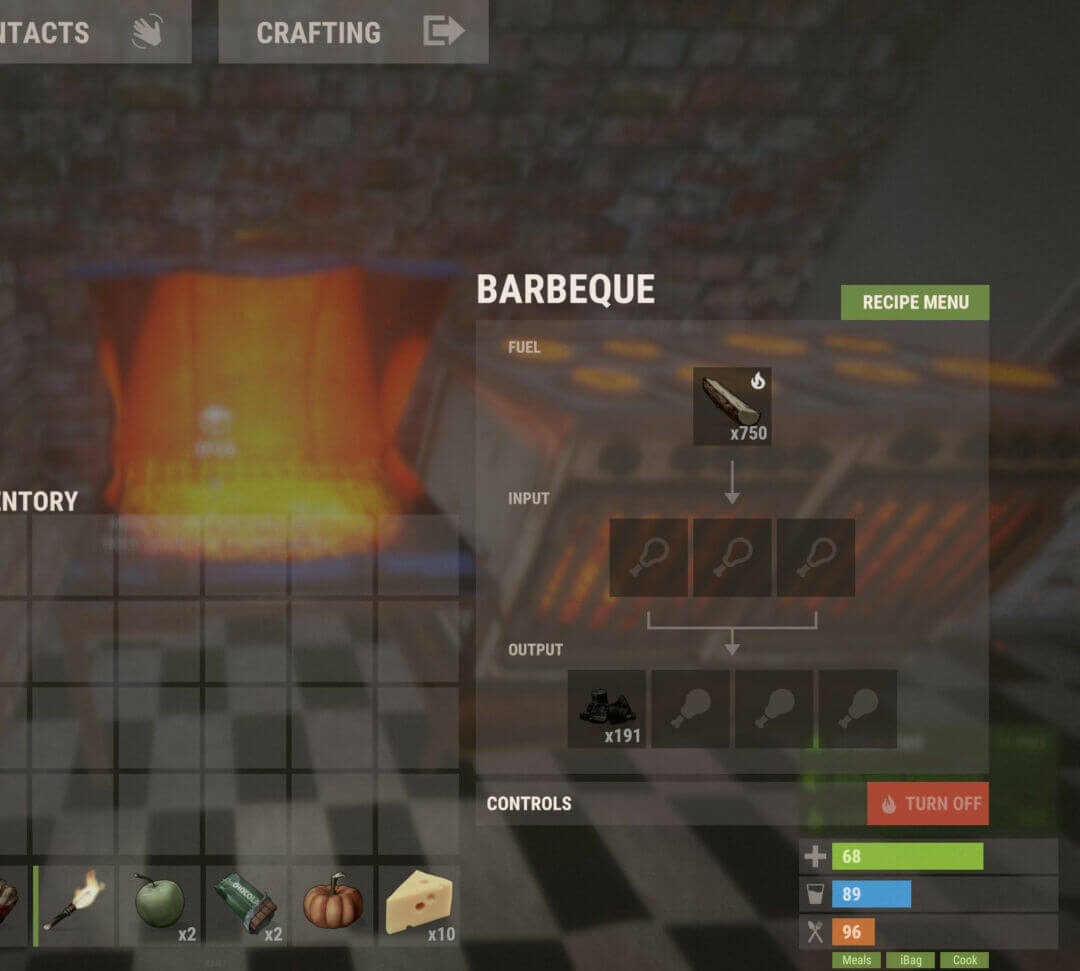Select the torch in the hotbar
The image size is (1080, 971).
[x=74, y=905]
